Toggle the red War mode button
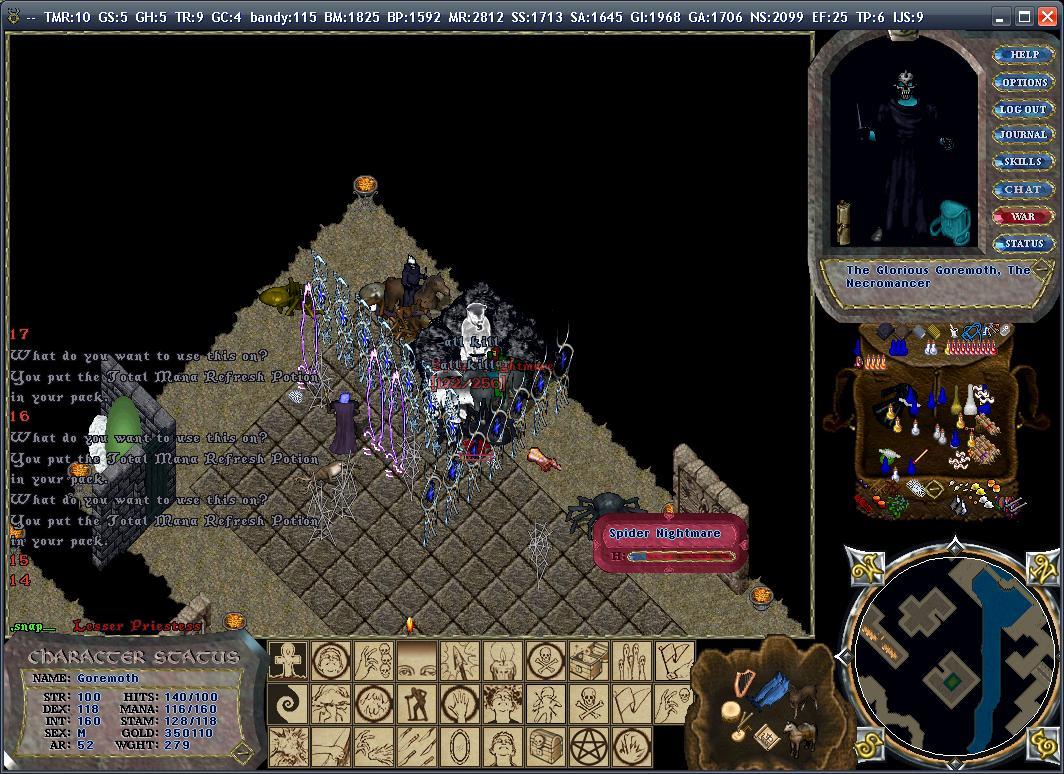This screenshot has width=1064, height=774. [1023, 216]
